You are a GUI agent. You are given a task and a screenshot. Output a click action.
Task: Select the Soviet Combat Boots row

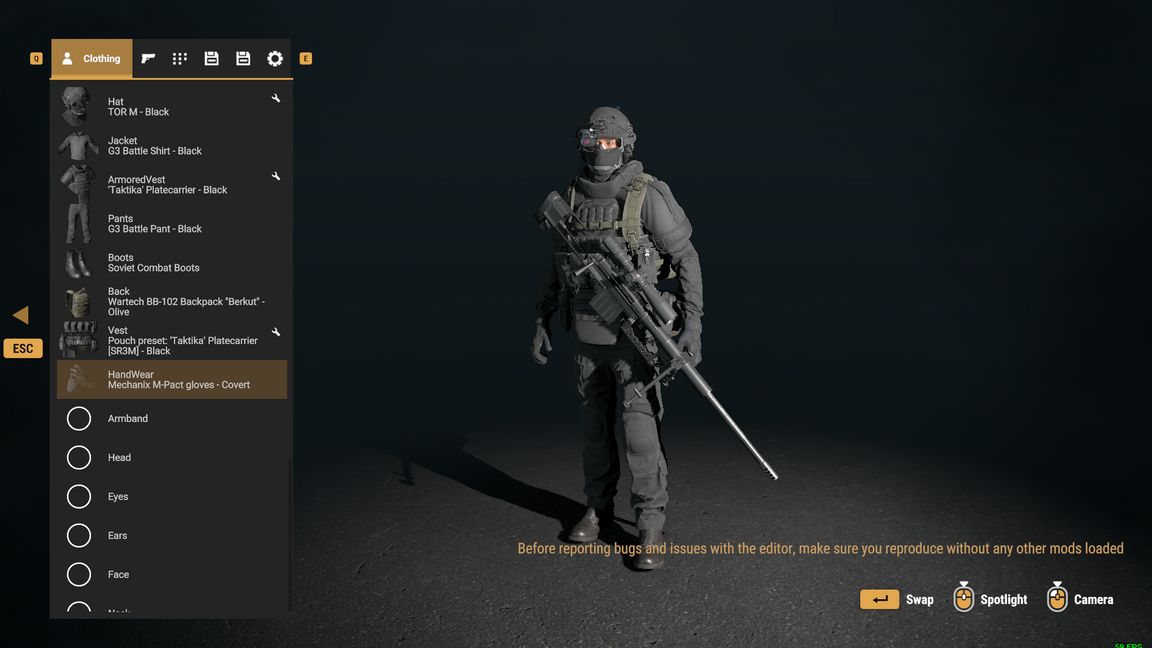(x=170, y=263)
